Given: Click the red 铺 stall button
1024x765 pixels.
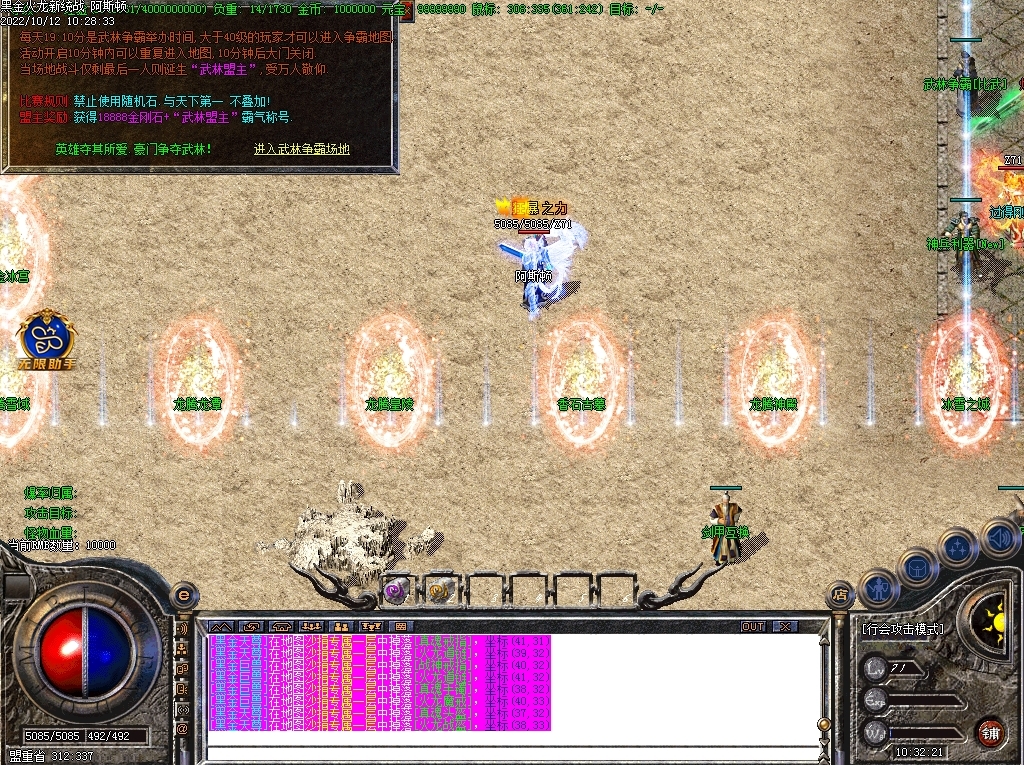Looking at the screenshot, I should tap(989, 730).
